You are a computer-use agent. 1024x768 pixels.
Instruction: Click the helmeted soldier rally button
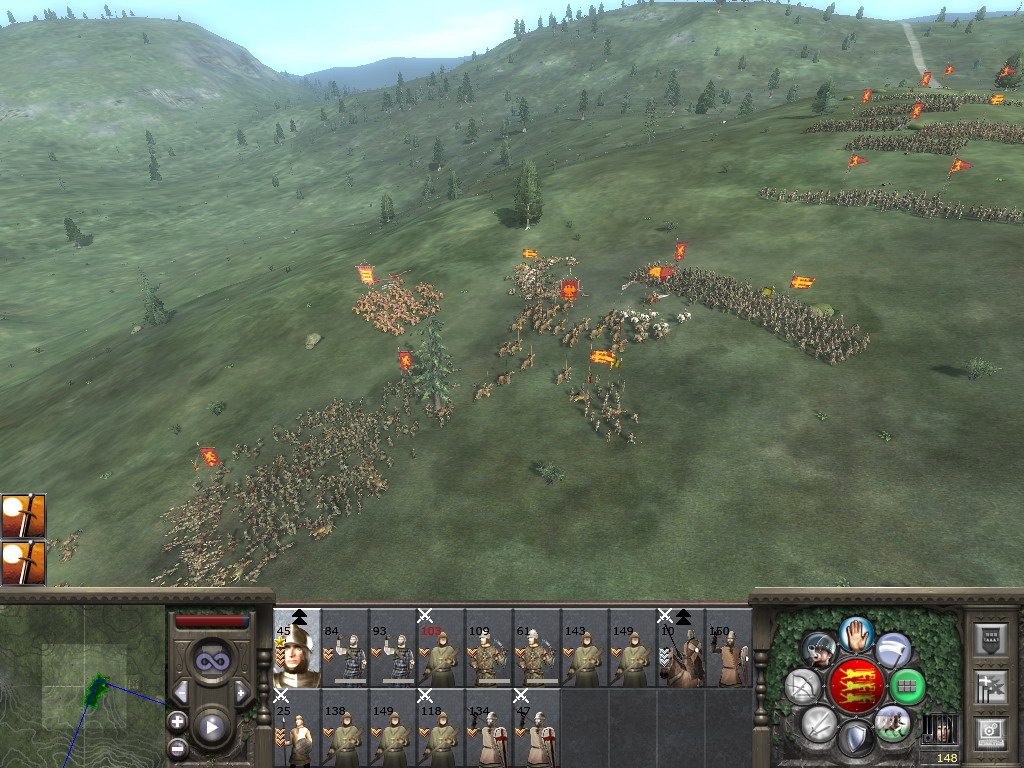(819, 650)
